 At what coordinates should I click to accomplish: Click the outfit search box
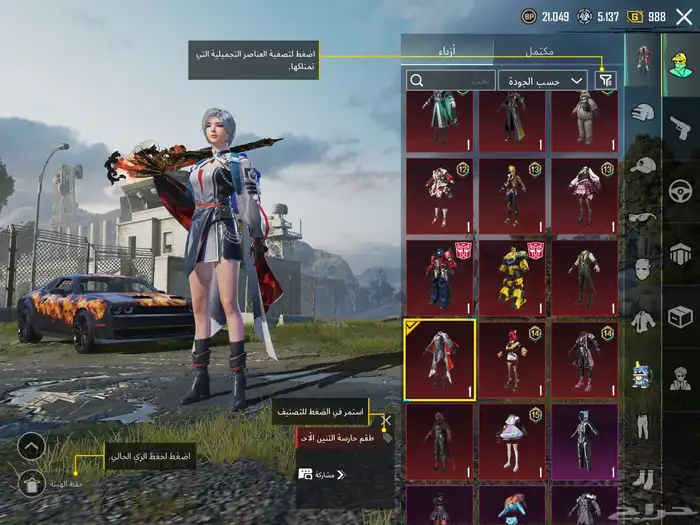[450, 80]
